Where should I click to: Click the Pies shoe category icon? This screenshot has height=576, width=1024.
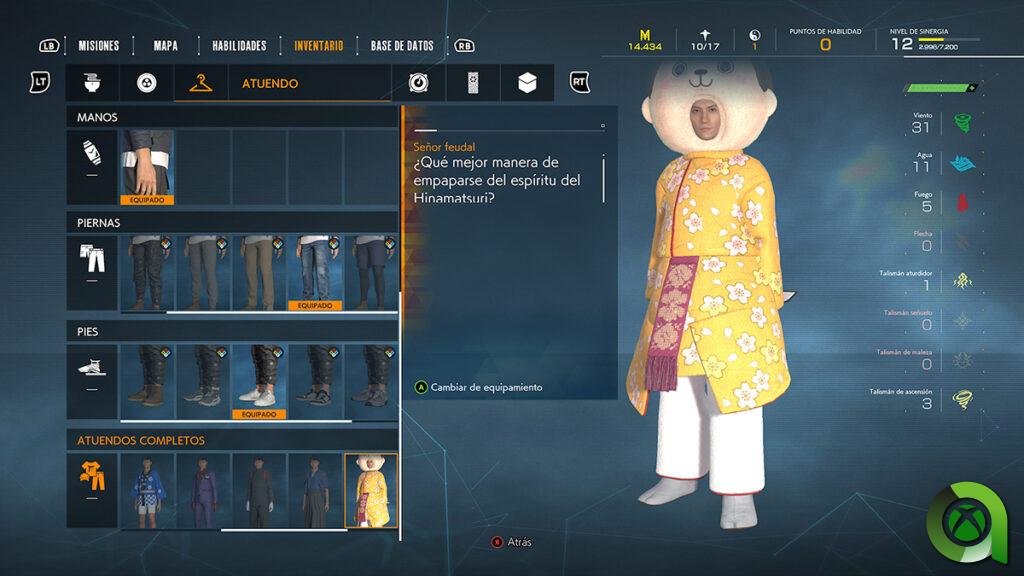coord(91,368)
